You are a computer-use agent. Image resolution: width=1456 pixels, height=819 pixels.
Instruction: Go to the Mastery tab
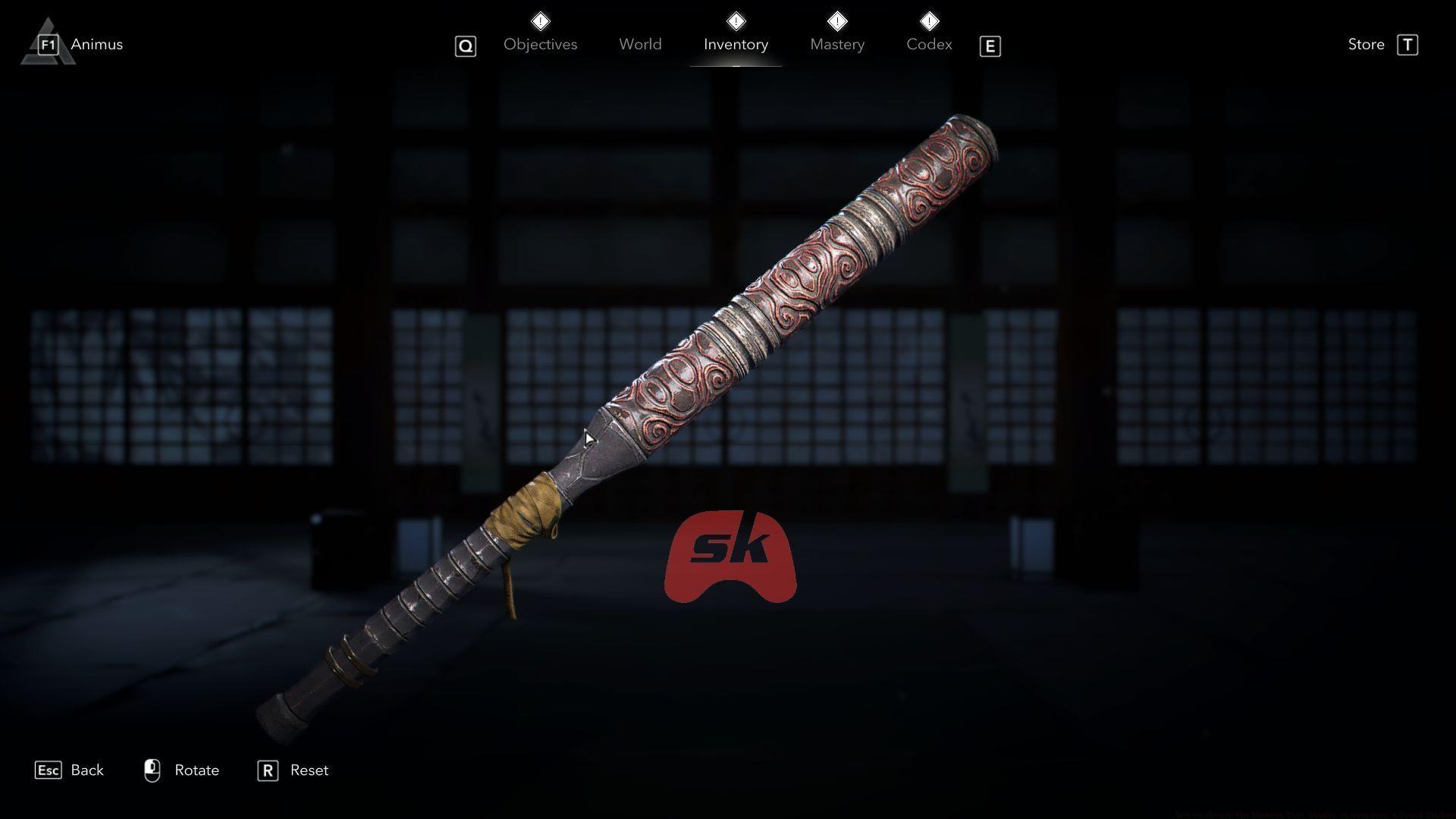coord(837,44)
